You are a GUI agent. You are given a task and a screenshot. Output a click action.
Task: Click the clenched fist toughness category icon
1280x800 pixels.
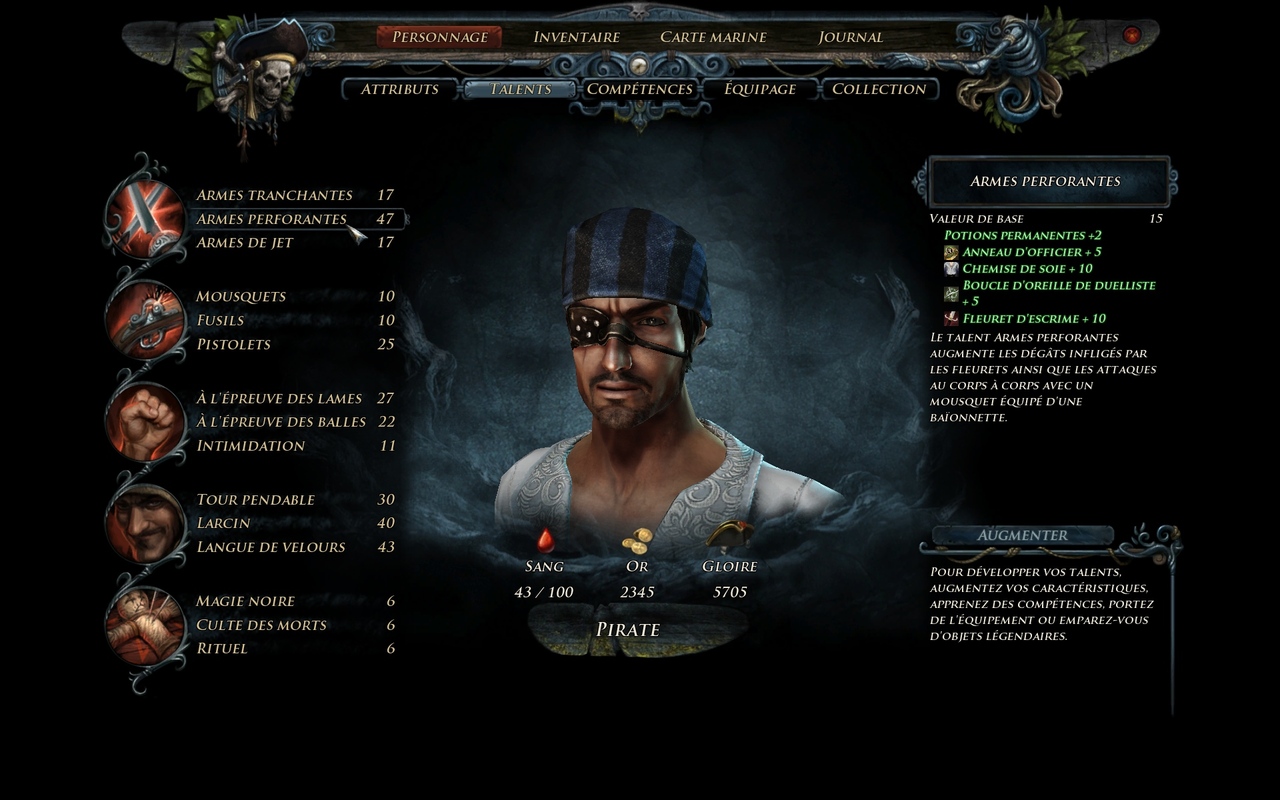tap(146, 421)
